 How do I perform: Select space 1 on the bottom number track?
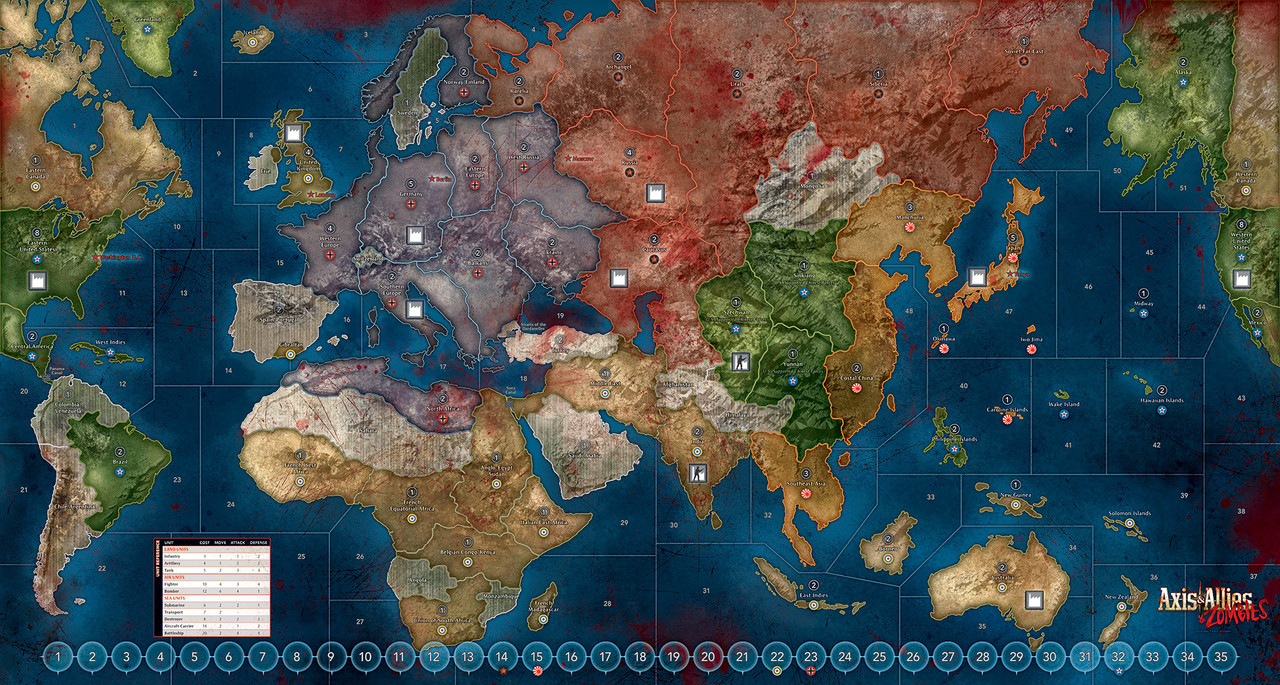coord(59,657)
